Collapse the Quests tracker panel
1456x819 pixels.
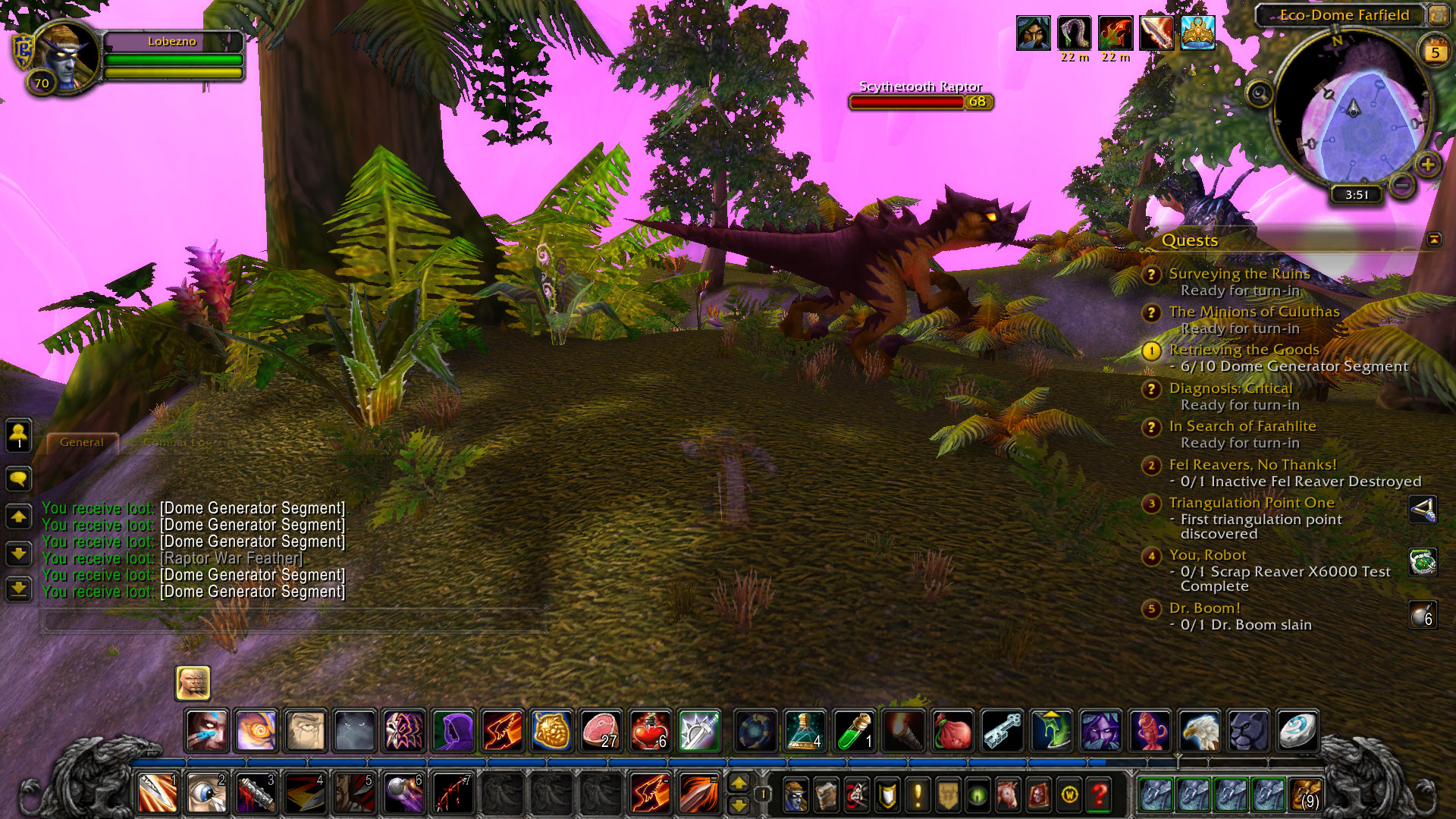[x=1433, y=240]
